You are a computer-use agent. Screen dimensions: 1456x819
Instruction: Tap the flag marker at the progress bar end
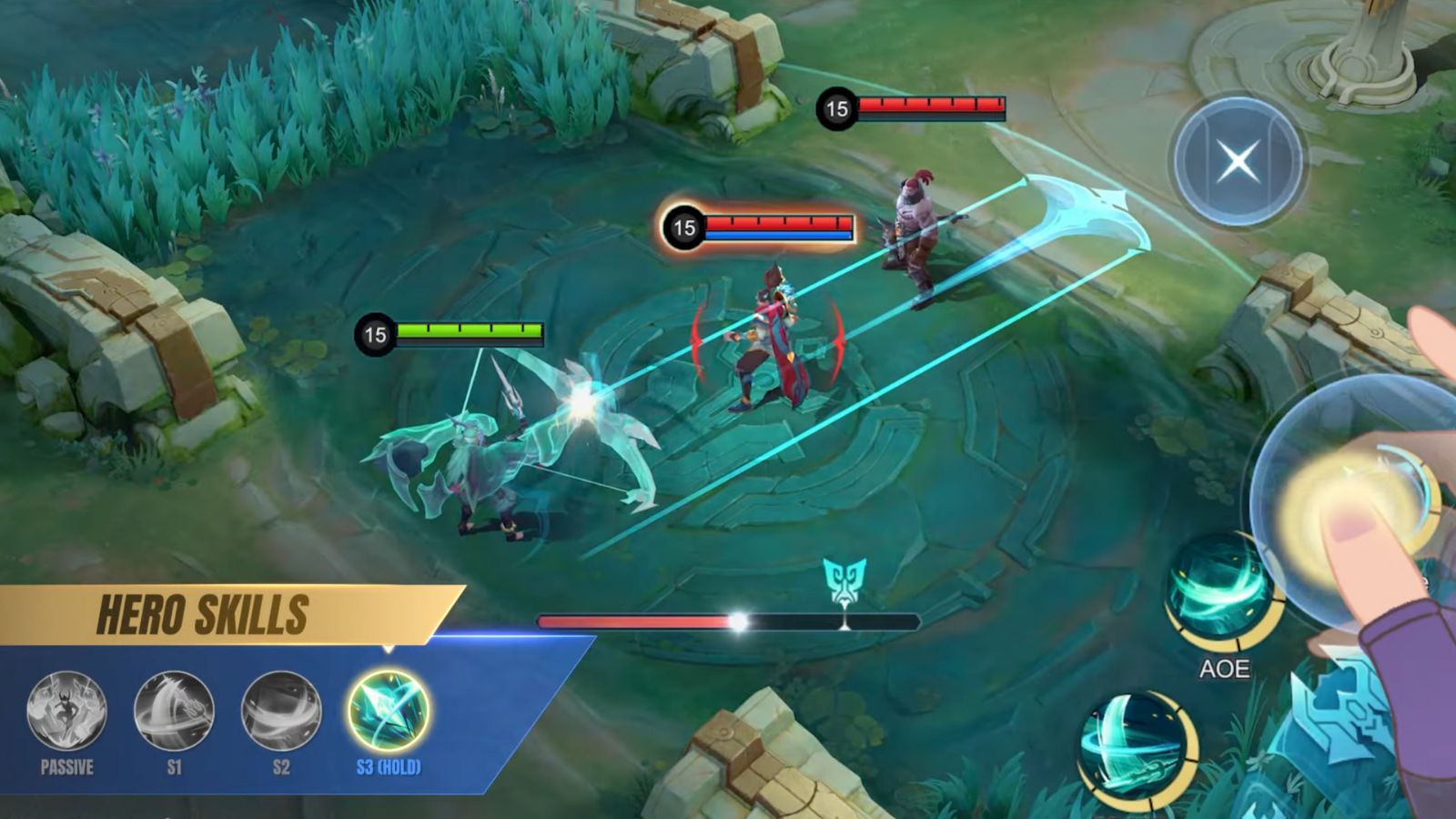click(x=846, y=622)
